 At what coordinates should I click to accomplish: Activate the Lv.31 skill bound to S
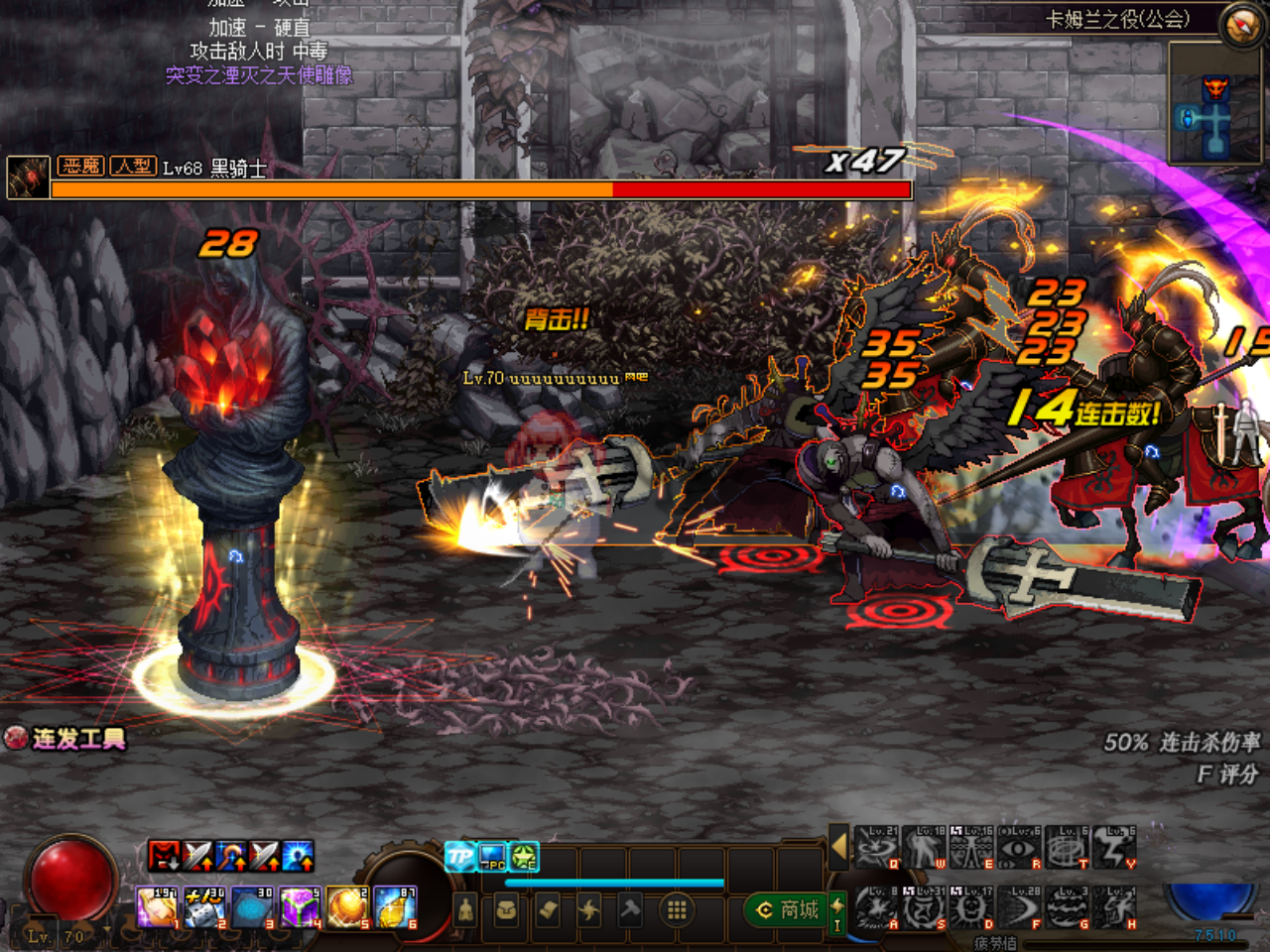pyautogui.click(x=926, y=907)
